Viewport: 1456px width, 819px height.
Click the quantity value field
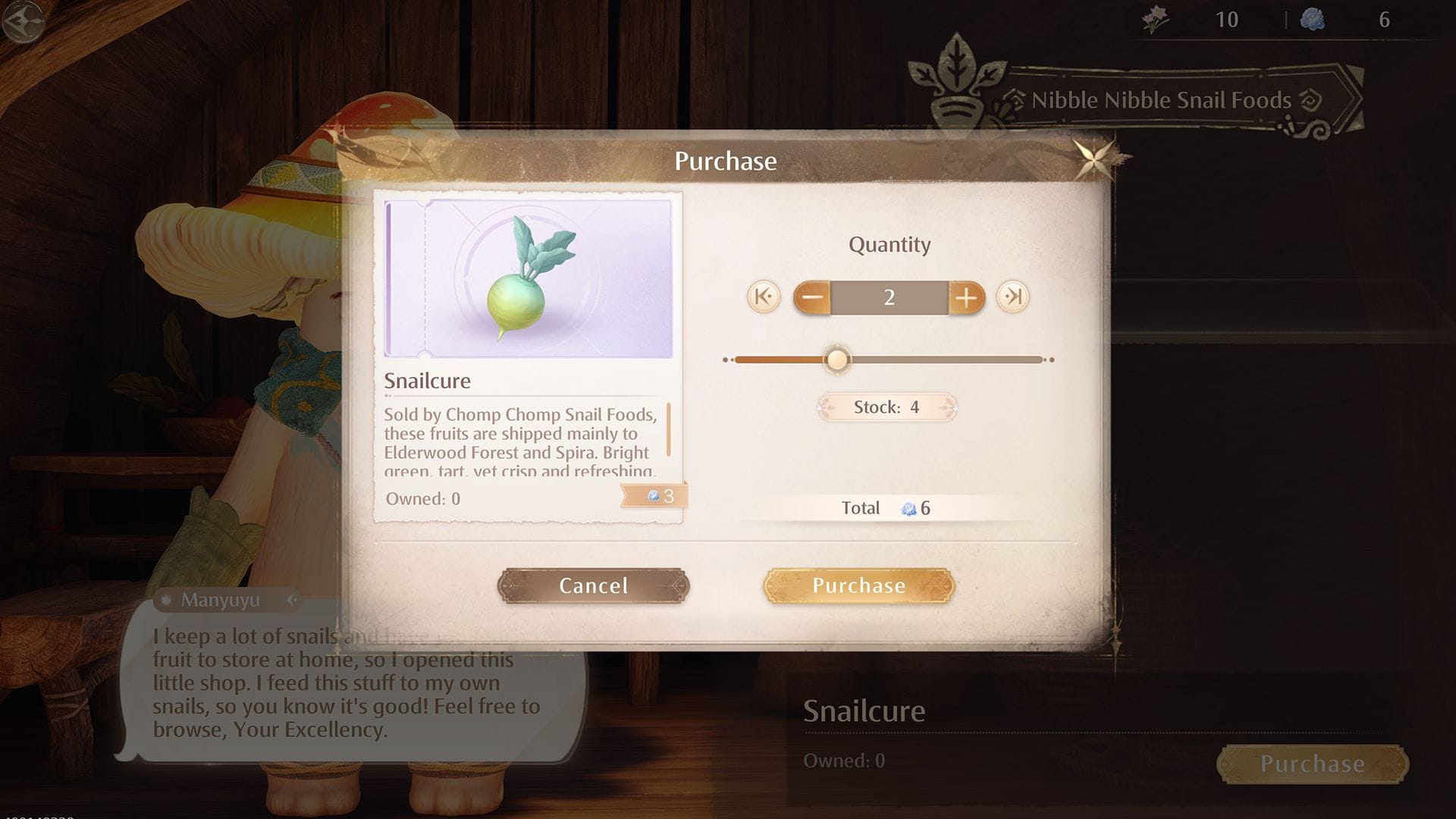pyautogui.click(x=889, y=298)
